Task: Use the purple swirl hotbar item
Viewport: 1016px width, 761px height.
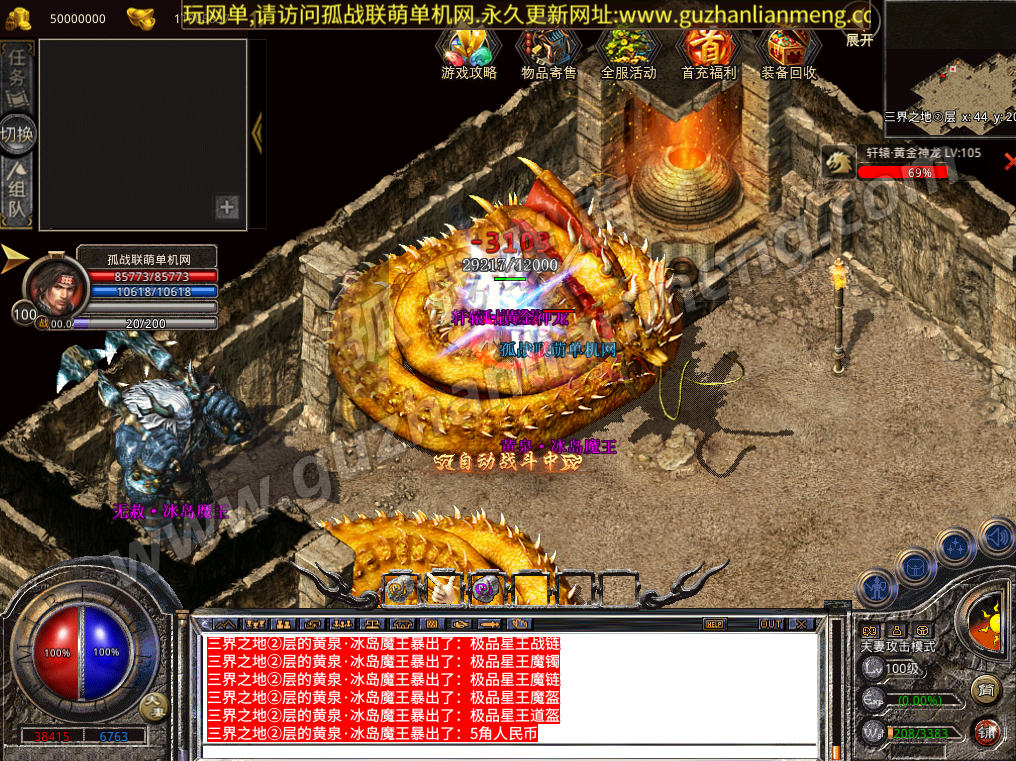Action: tap(485, 589)
